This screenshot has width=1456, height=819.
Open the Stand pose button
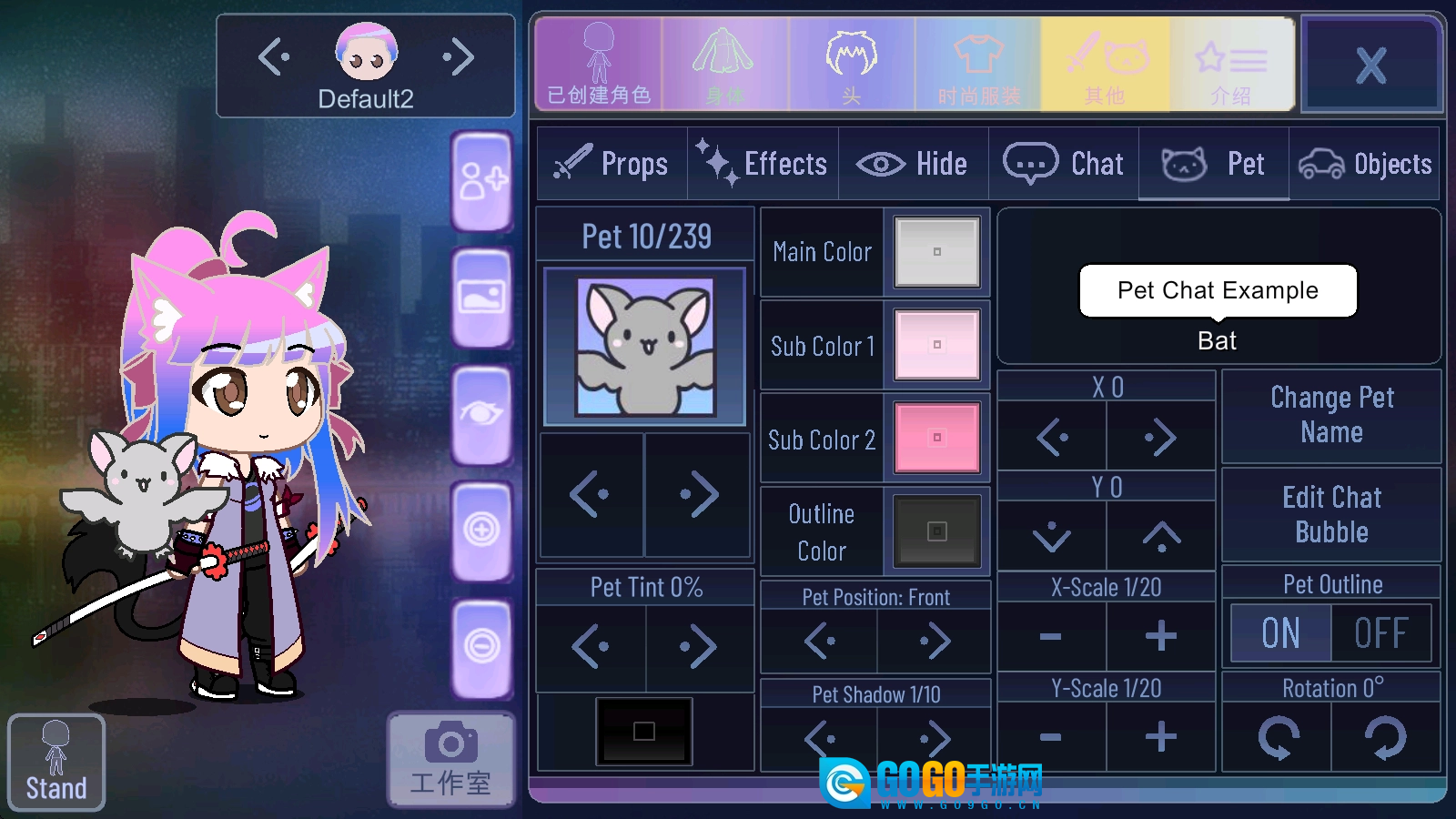click(x=56, y=763)
